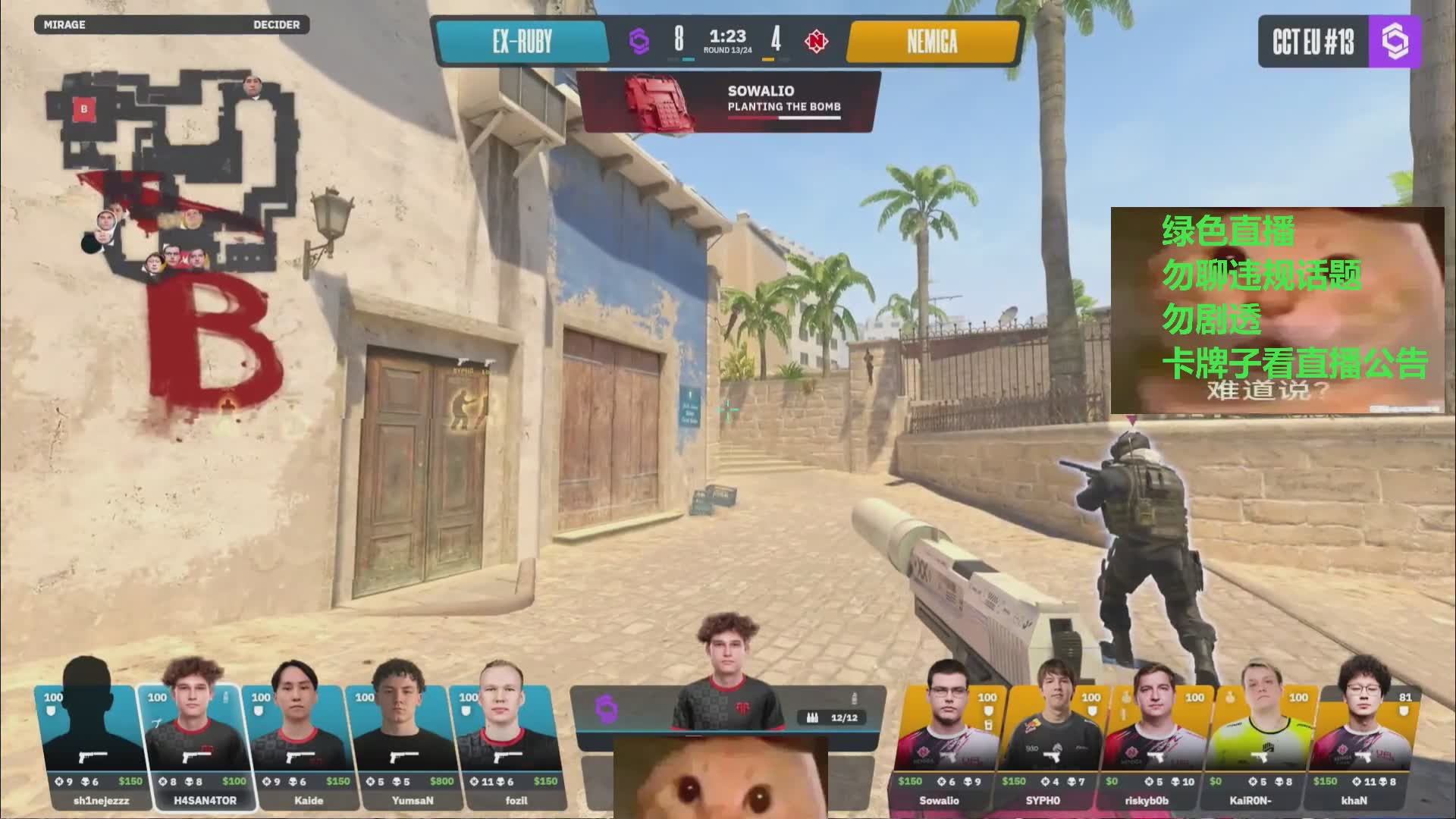Select KaiR0N- player card

(1259, 747)
